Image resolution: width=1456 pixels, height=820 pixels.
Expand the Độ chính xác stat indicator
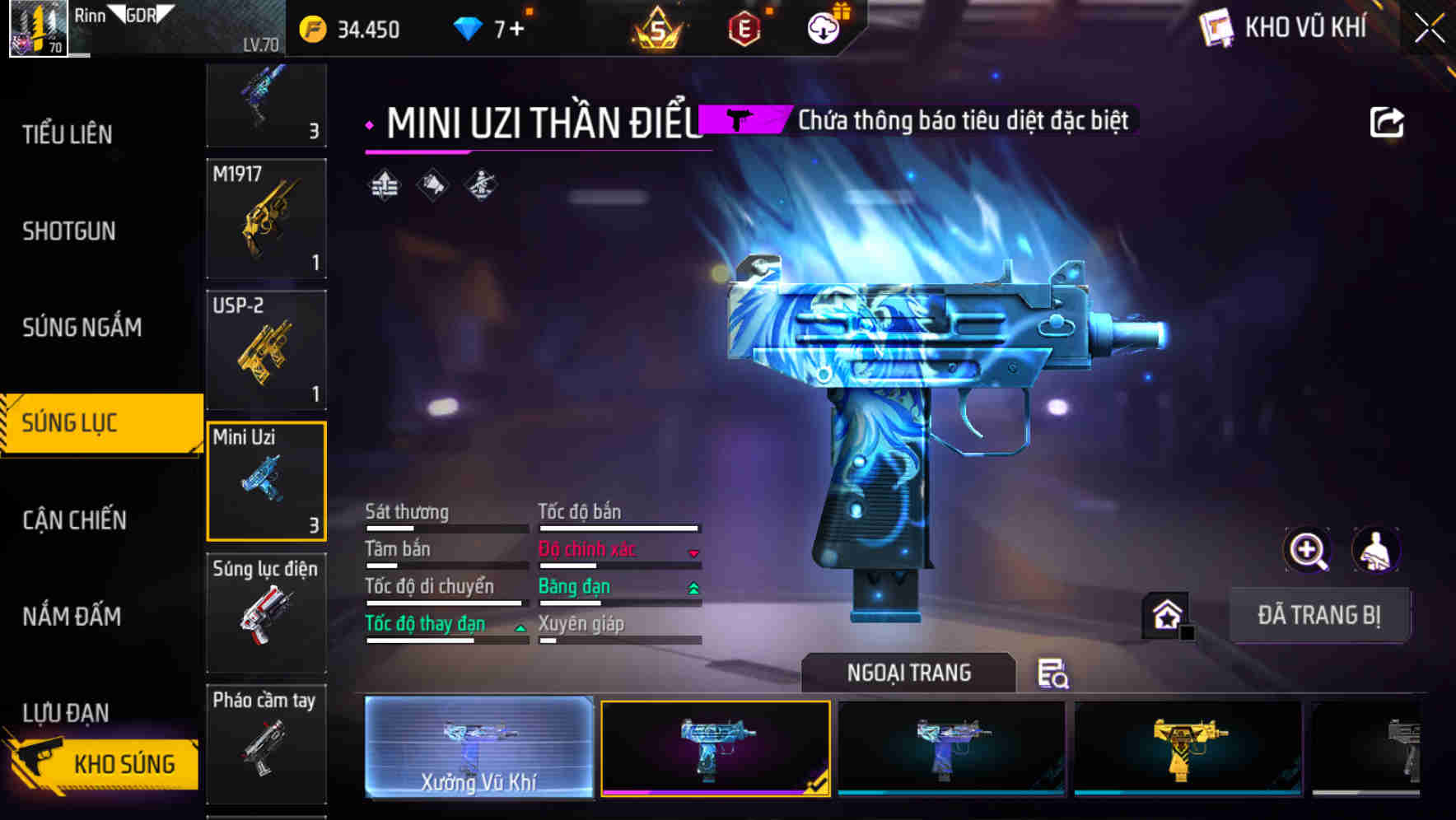click(x=693, y=552)
